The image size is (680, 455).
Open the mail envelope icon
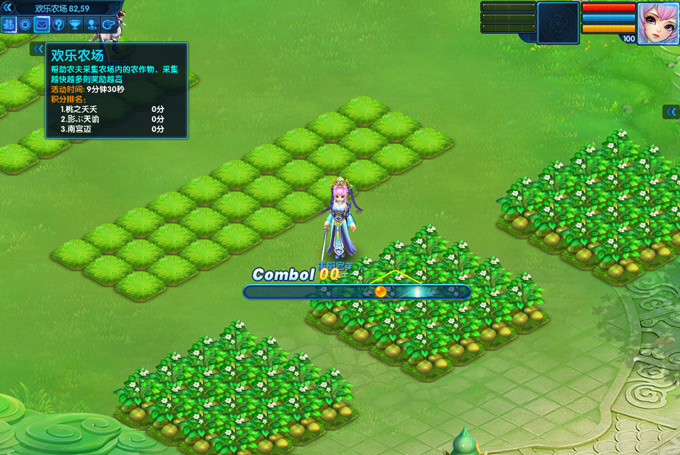(x=42, y=23)
